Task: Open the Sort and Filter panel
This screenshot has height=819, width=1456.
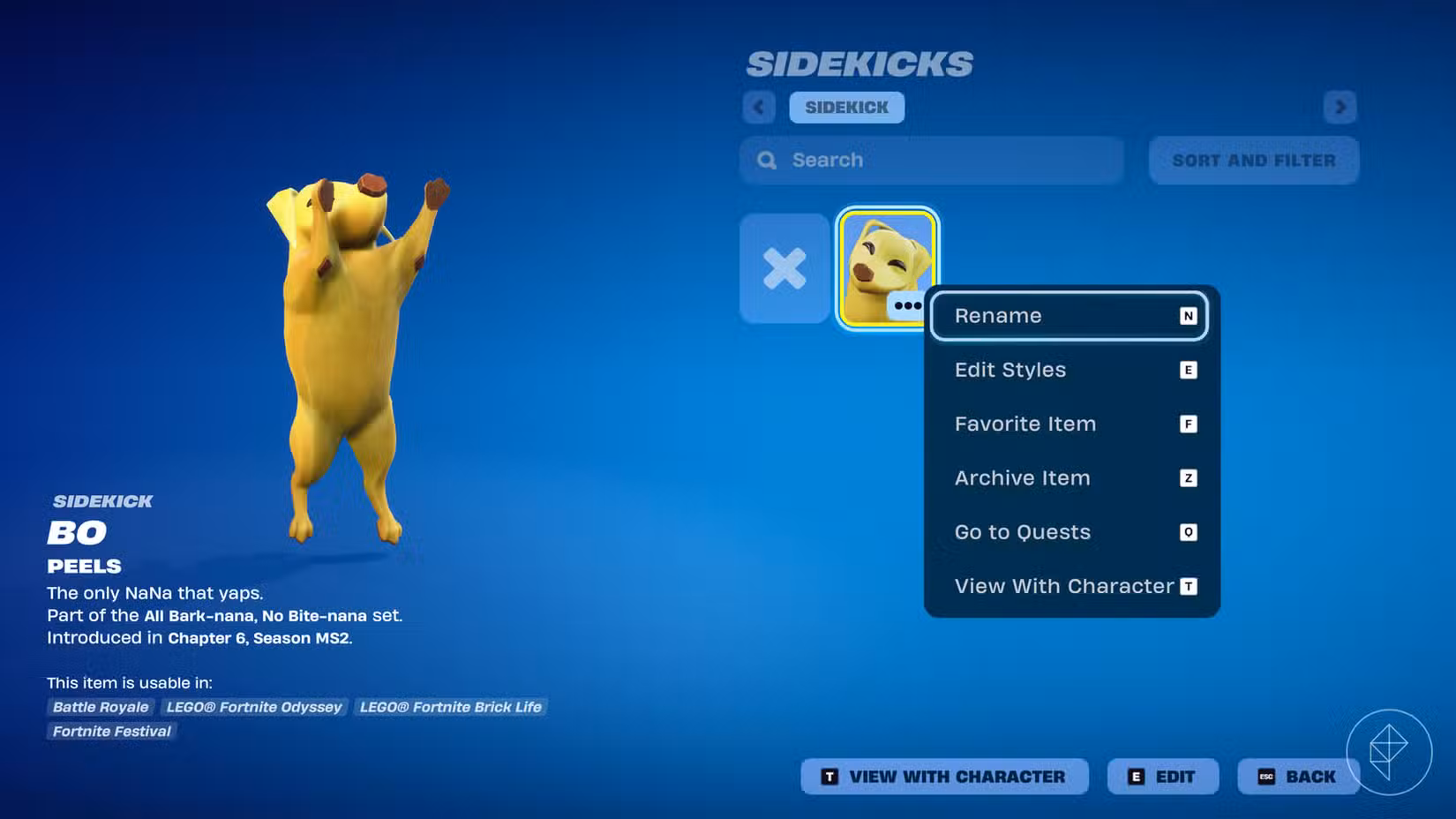Action: coord(1253,161)
